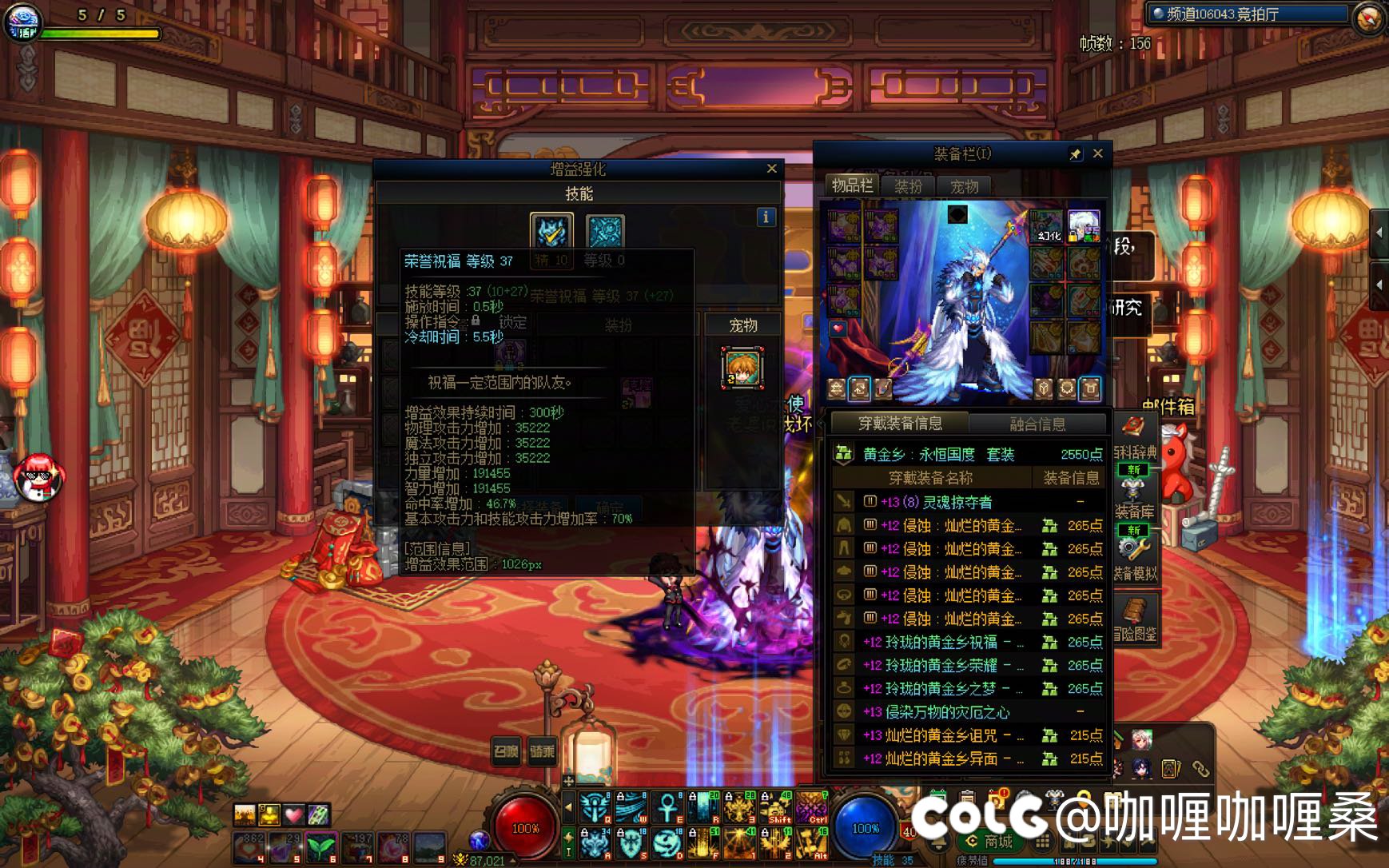Open the 装备库 equipment library
Image resolution: width=1389 pixels, height=868 pixels.
(x=1134, y=500)
